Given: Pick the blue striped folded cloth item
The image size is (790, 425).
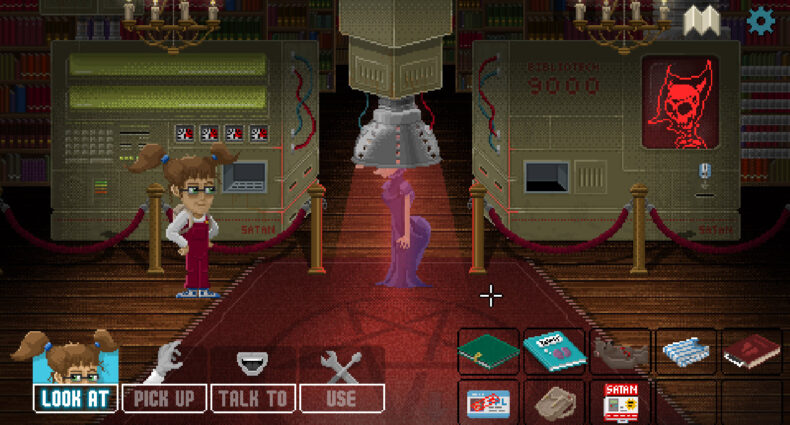Looking at the screenshot, I should tap(686, 352).
